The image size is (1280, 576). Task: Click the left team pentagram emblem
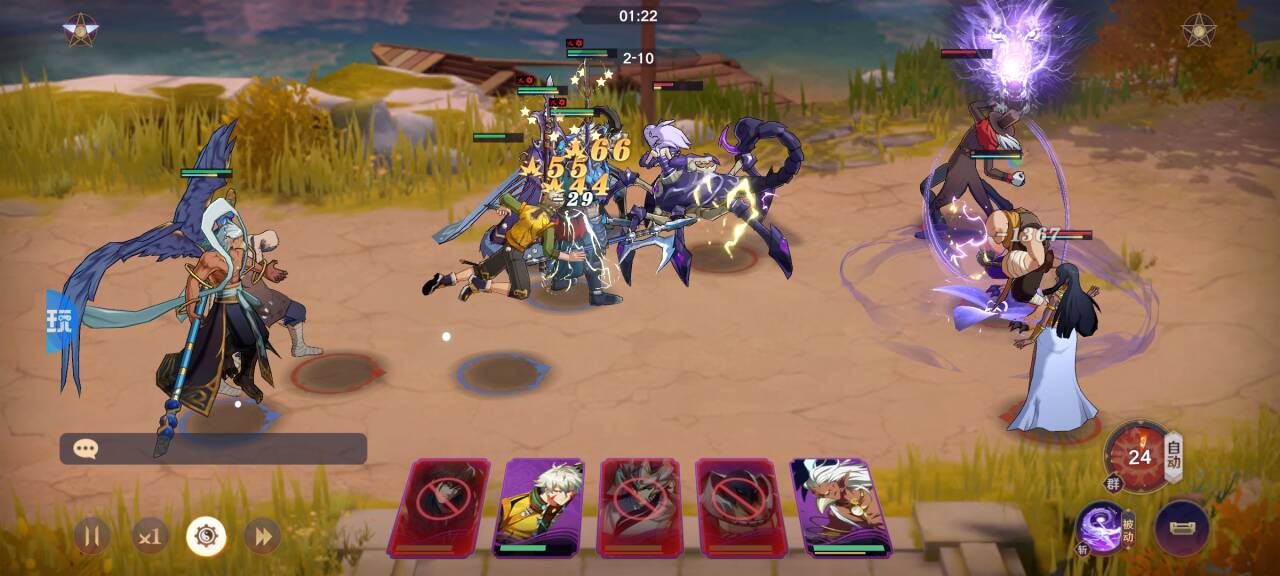click(x=79, y=30)
